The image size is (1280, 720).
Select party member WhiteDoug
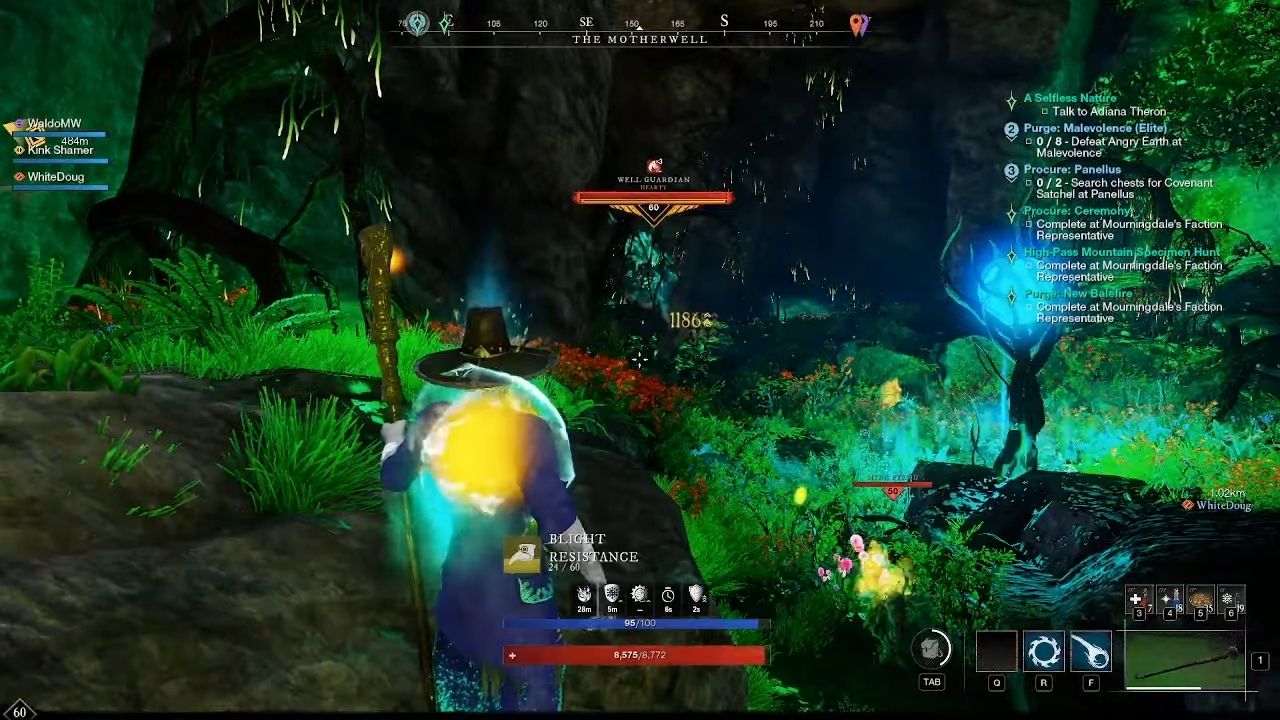coord(56,177)
